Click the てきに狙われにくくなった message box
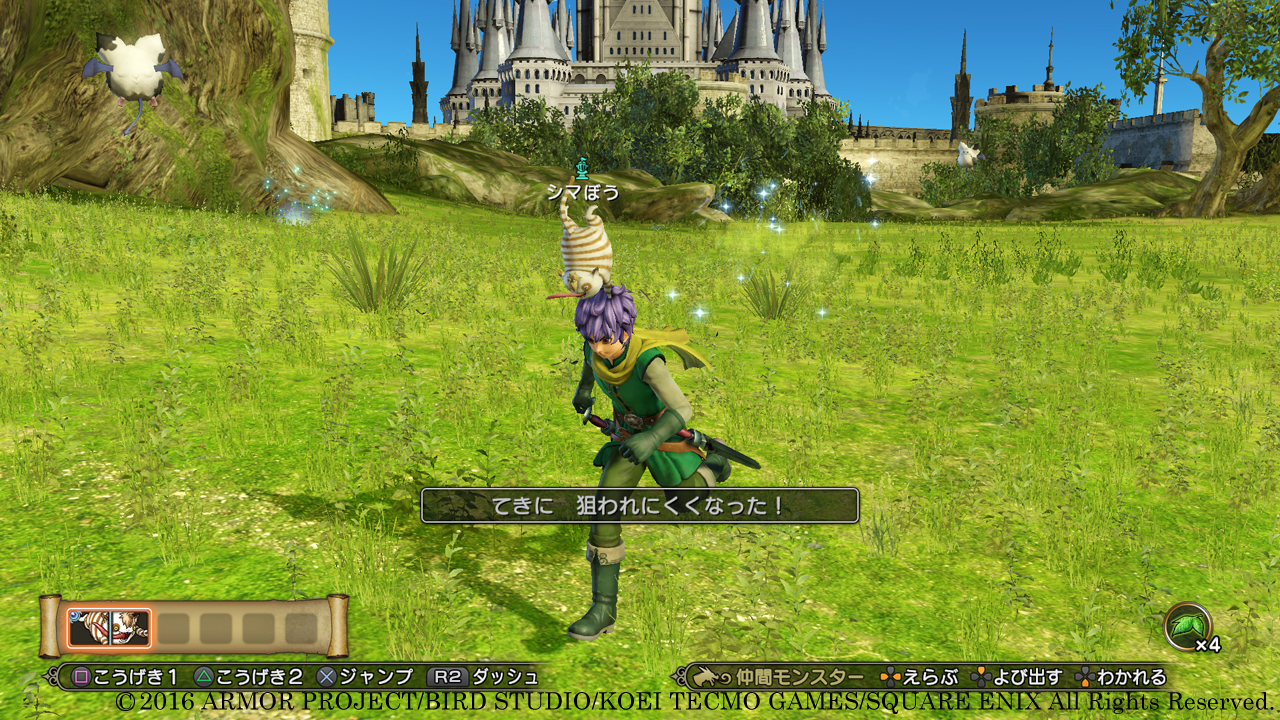This screenshot has height=720, width=1280. pyautogui.click(x=638, y=505)
